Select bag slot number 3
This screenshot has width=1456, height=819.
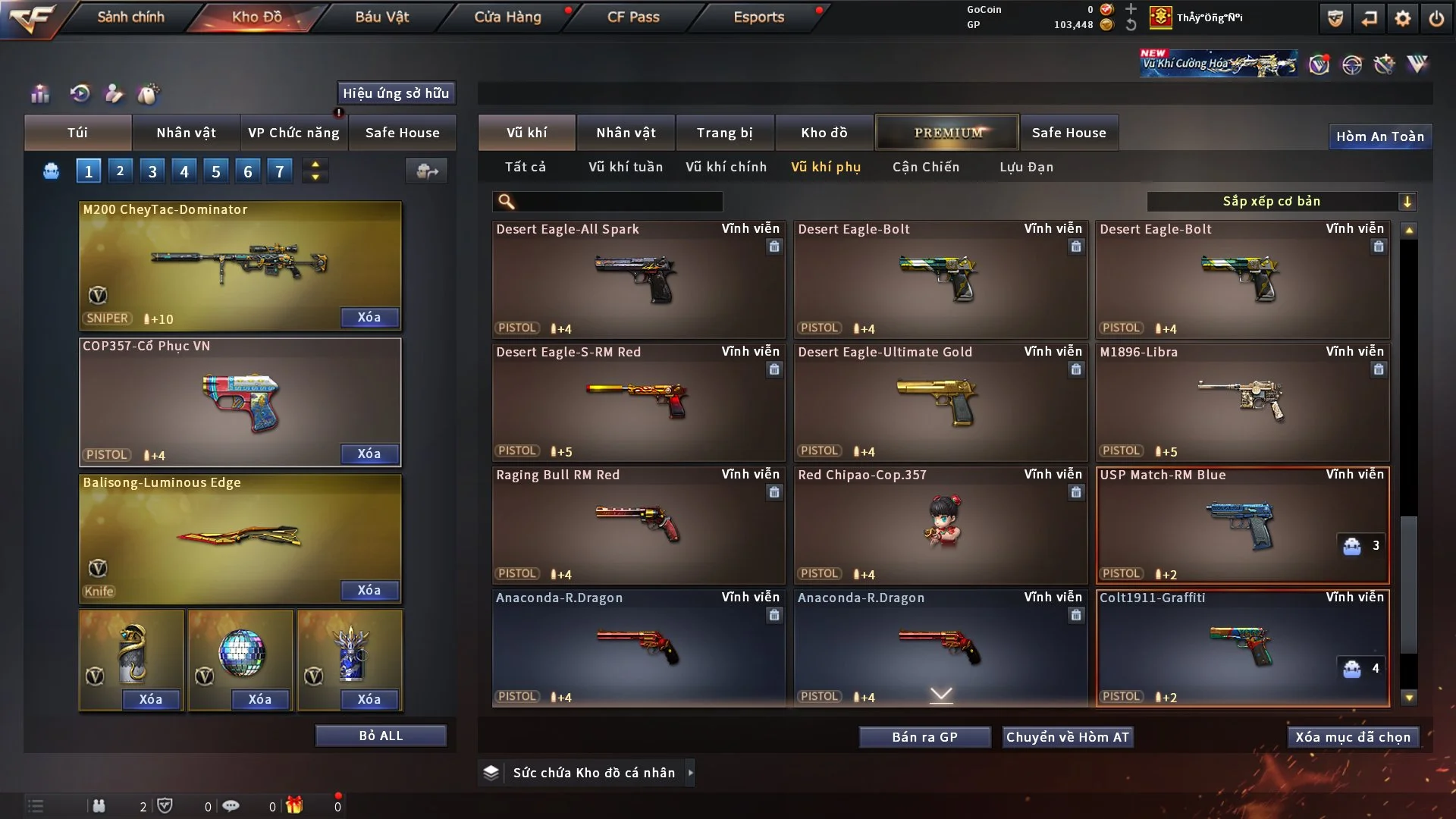[x=152, y=171]
